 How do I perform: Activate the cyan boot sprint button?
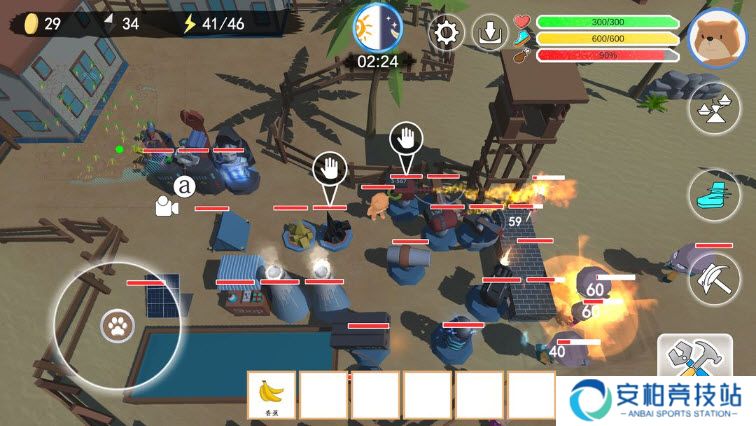click(x=716, y=193)
